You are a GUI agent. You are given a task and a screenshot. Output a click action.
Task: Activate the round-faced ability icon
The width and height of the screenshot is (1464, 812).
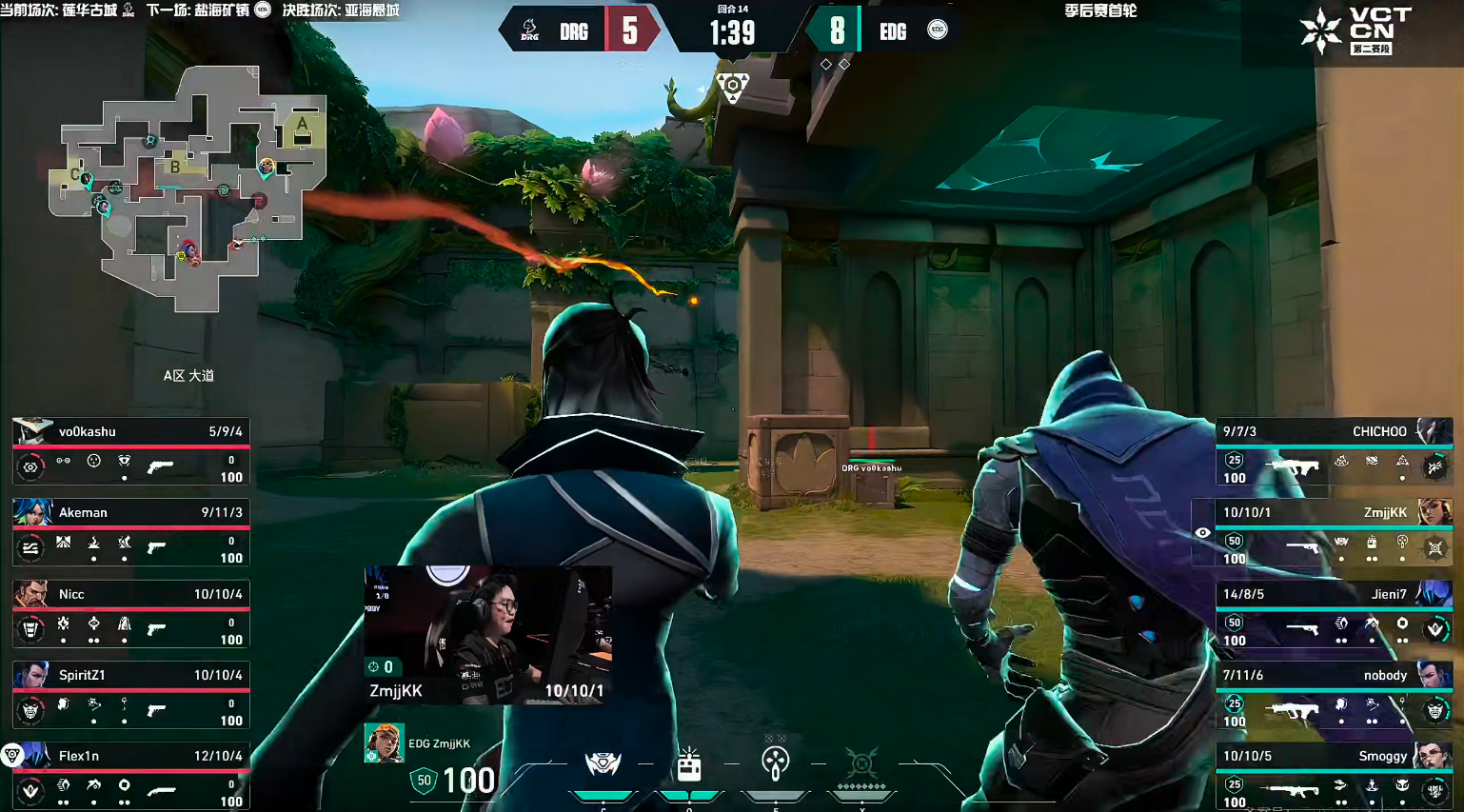(x=776, y=763)
